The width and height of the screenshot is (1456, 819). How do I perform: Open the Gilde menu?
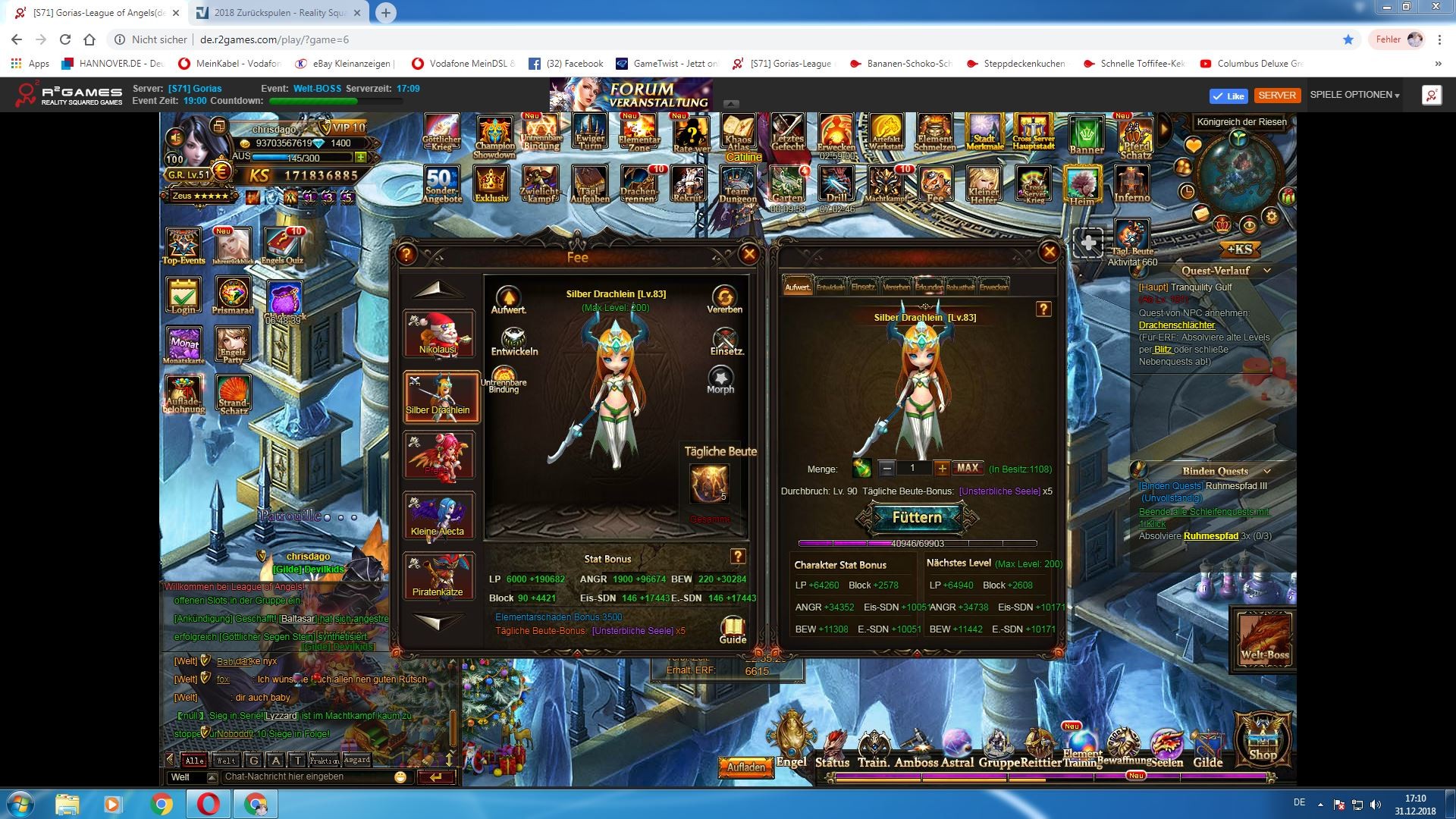1207,751
